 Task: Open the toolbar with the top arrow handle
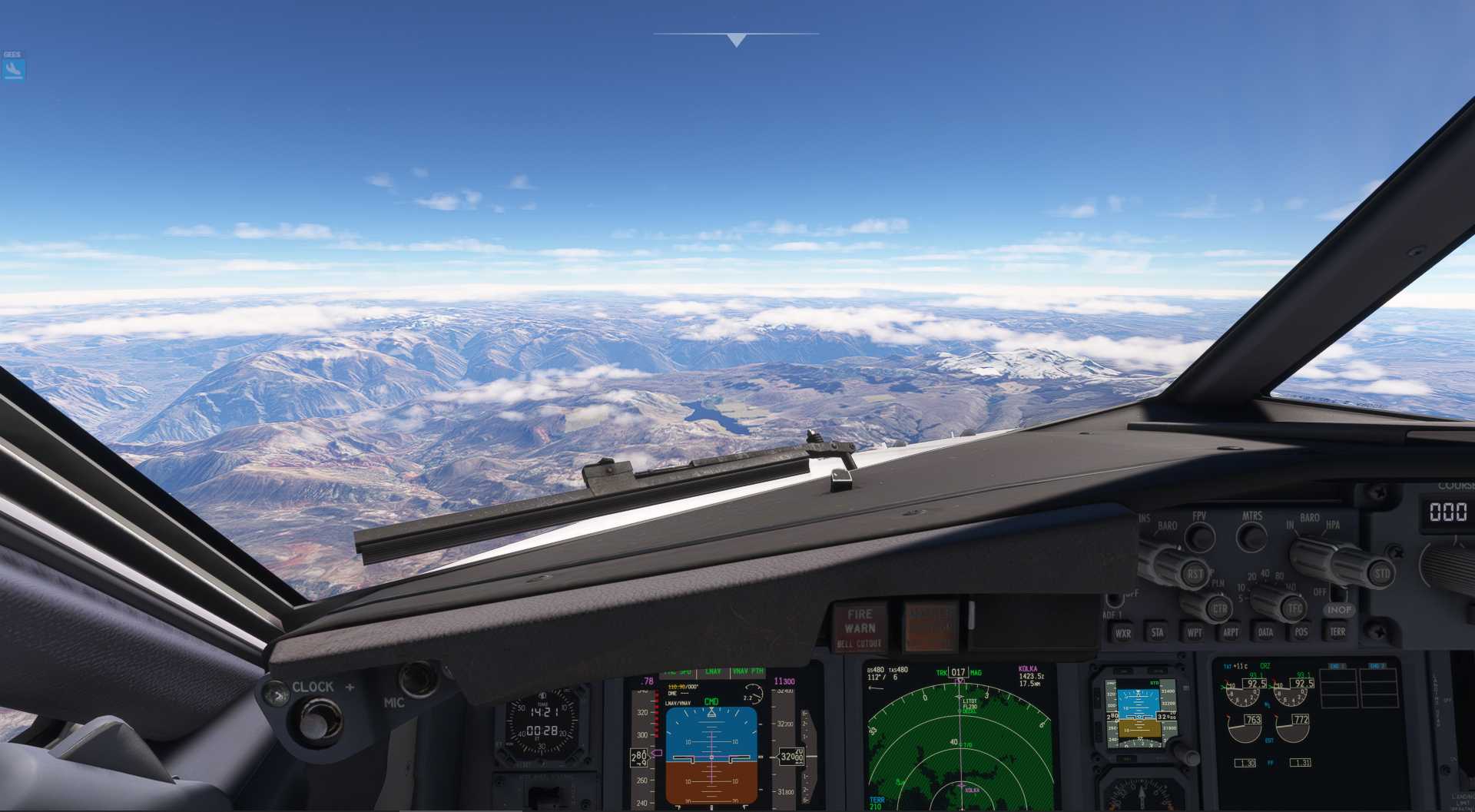[x=736, y=39]
